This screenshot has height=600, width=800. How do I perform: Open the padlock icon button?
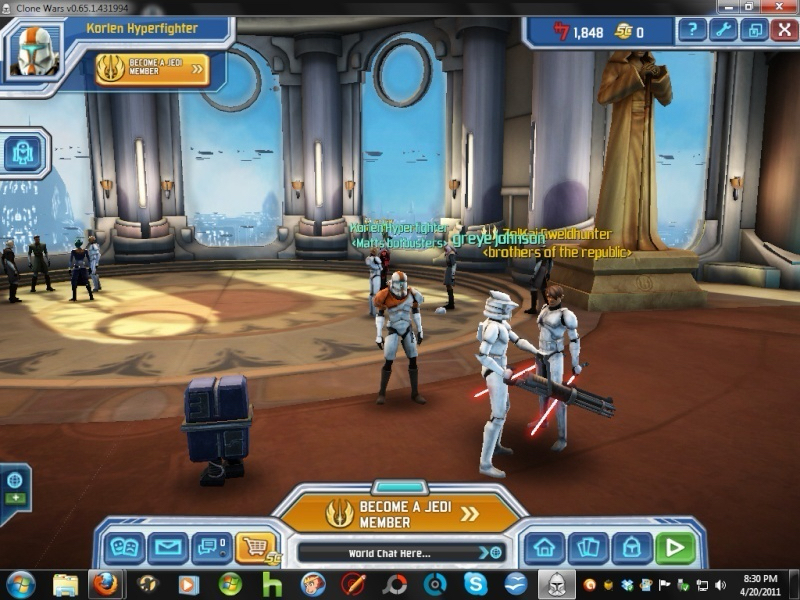632,547
